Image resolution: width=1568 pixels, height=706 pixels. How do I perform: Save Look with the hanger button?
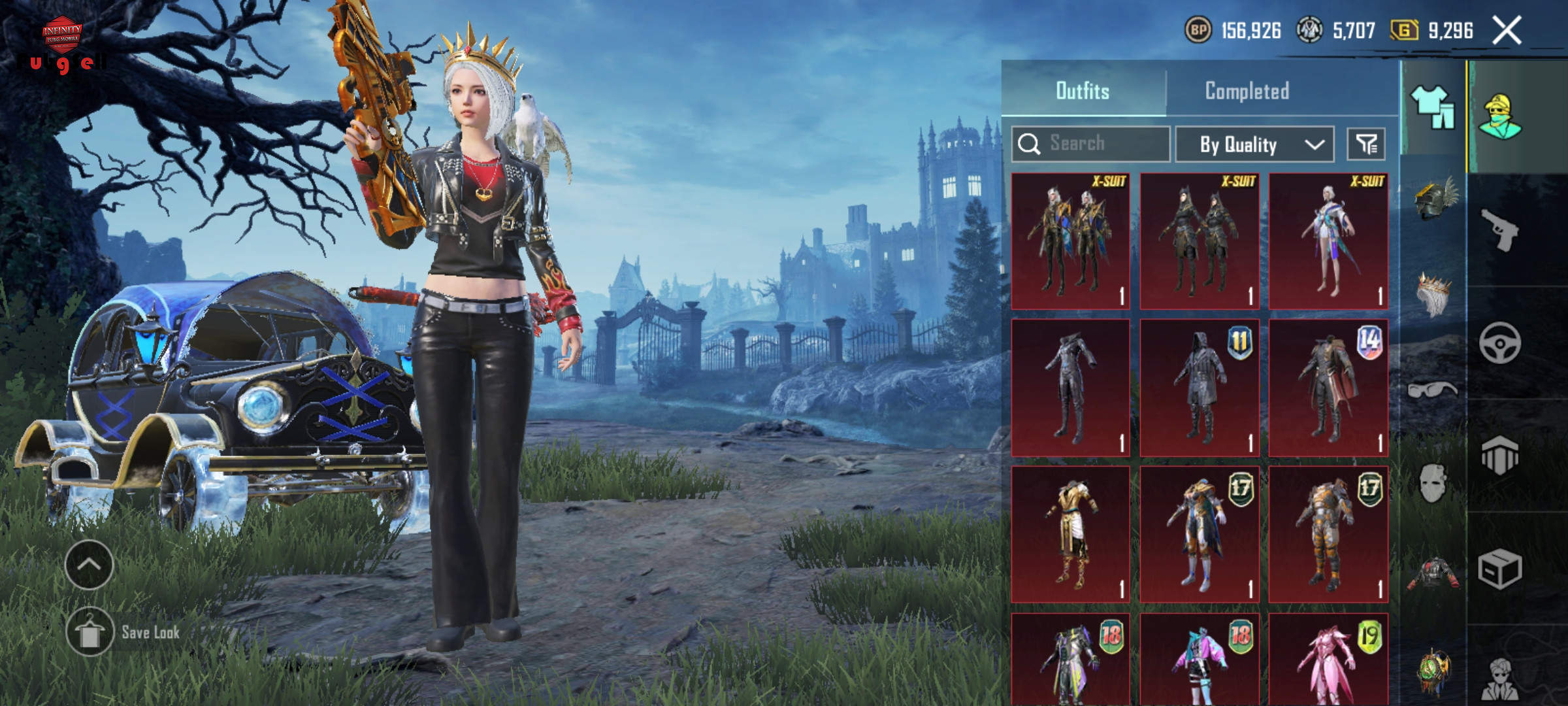click(90, 631)
